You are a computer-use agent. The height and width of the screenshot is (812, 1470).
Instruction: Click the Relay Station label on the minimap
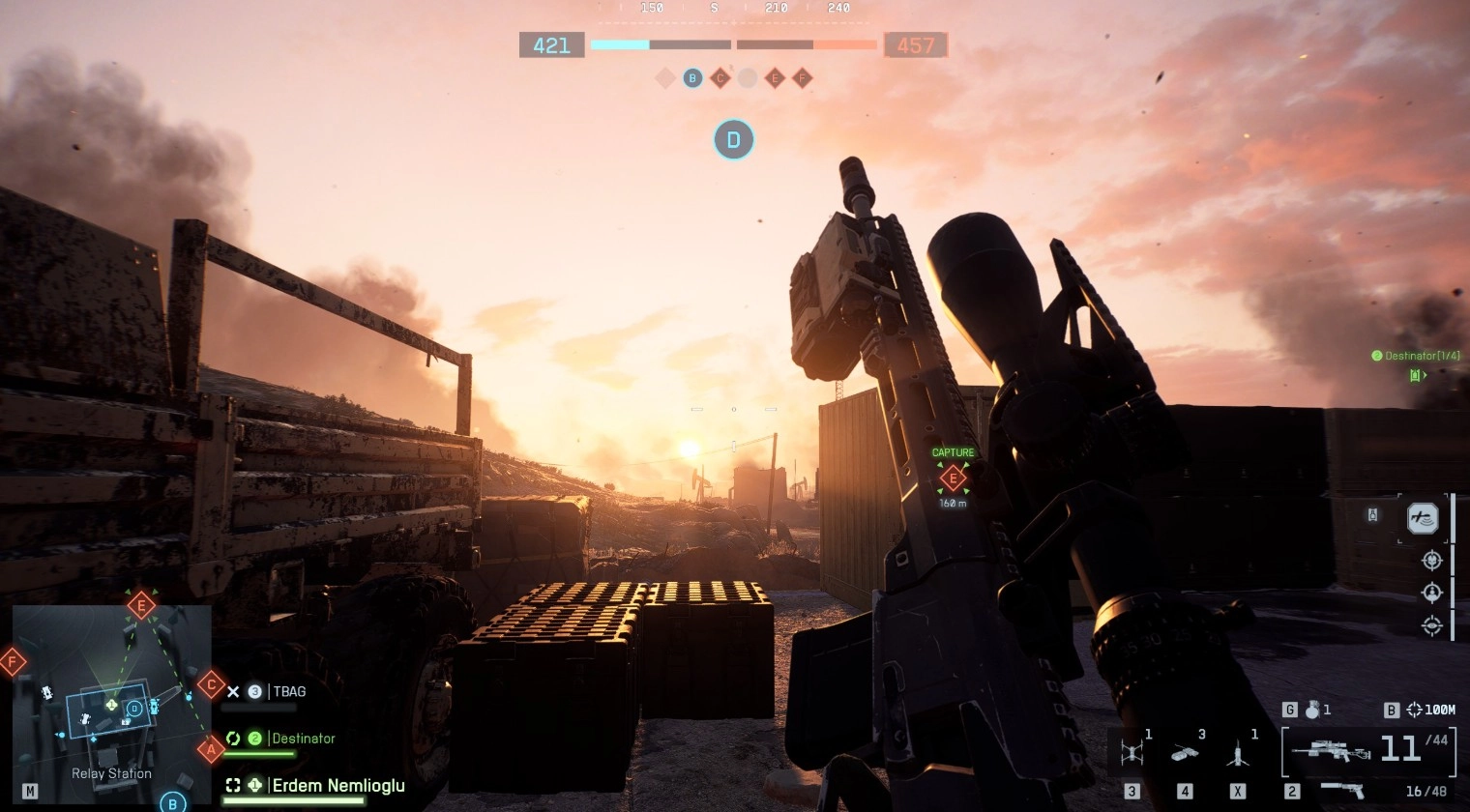(110, 773)
